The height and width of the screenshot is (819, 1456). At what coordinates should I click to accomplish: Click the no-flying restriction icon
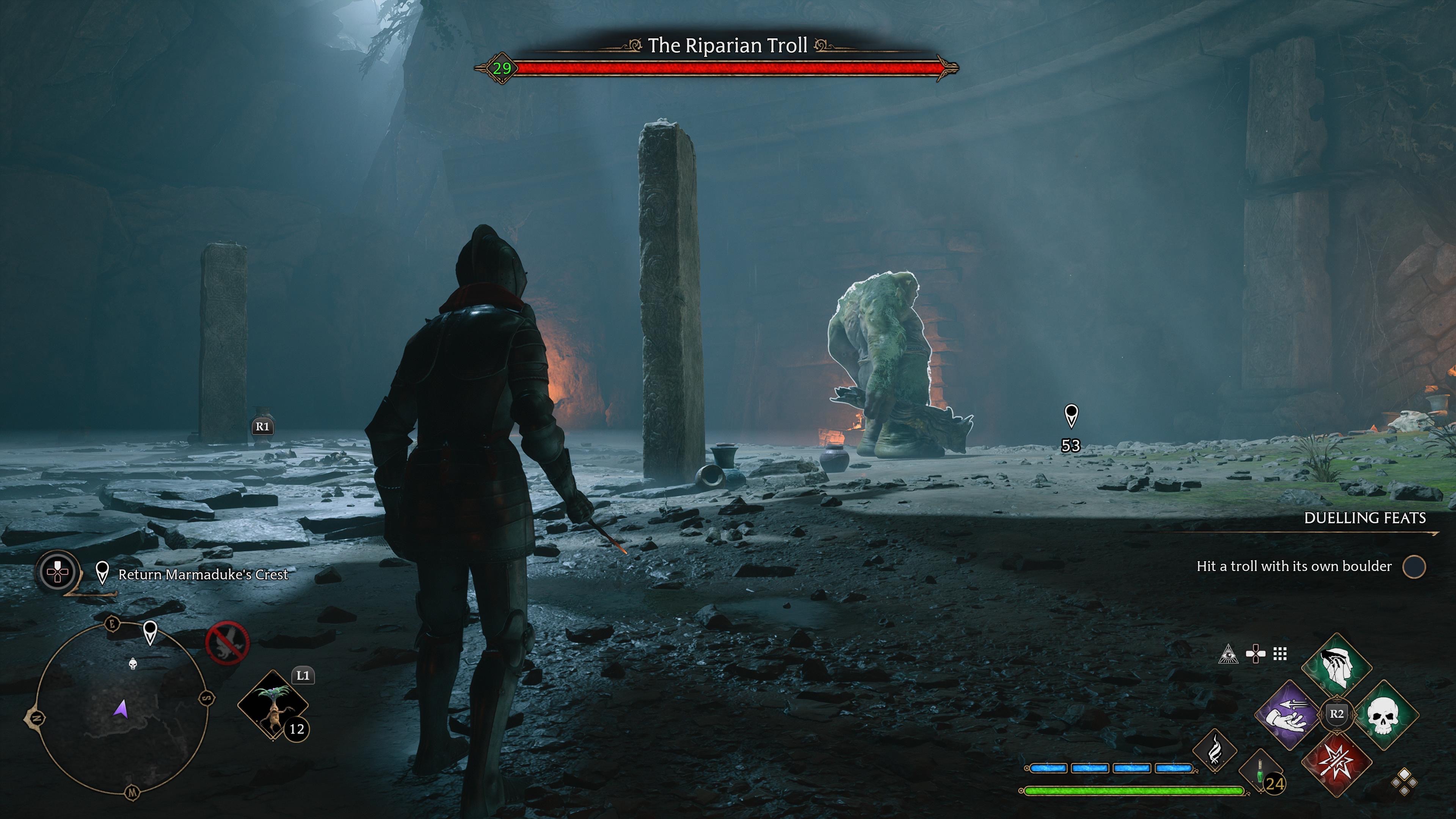(227, 643)
